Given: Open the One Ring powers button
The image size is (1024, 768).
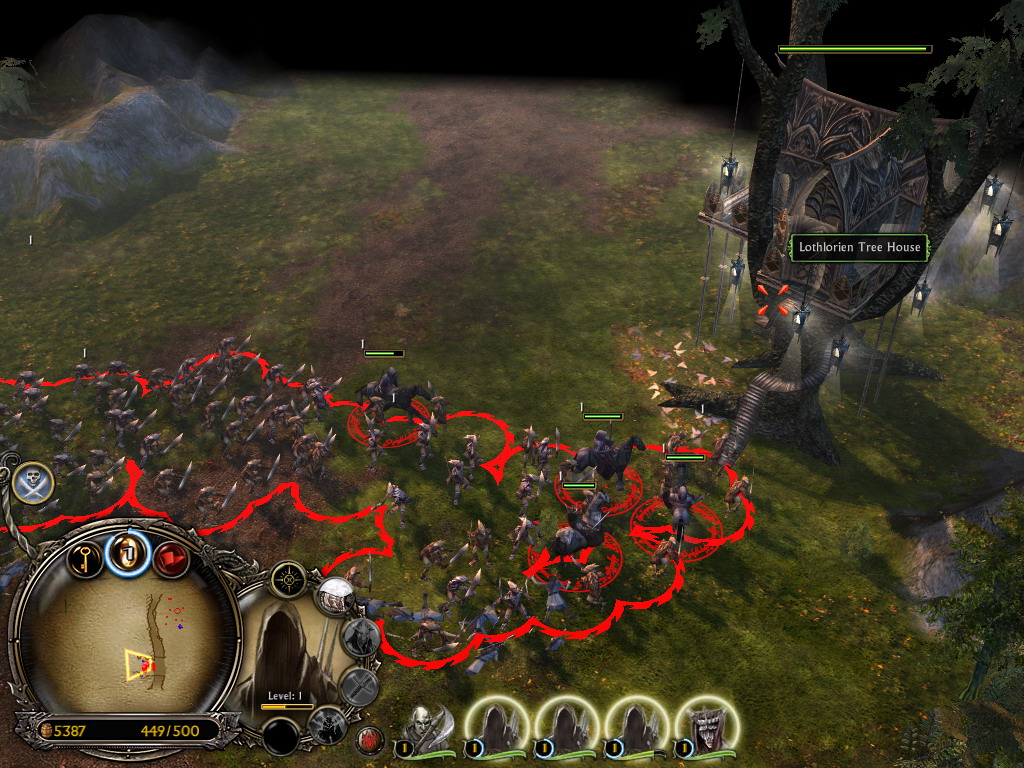Looking at the screenshot, I should [x=127, y=552].
